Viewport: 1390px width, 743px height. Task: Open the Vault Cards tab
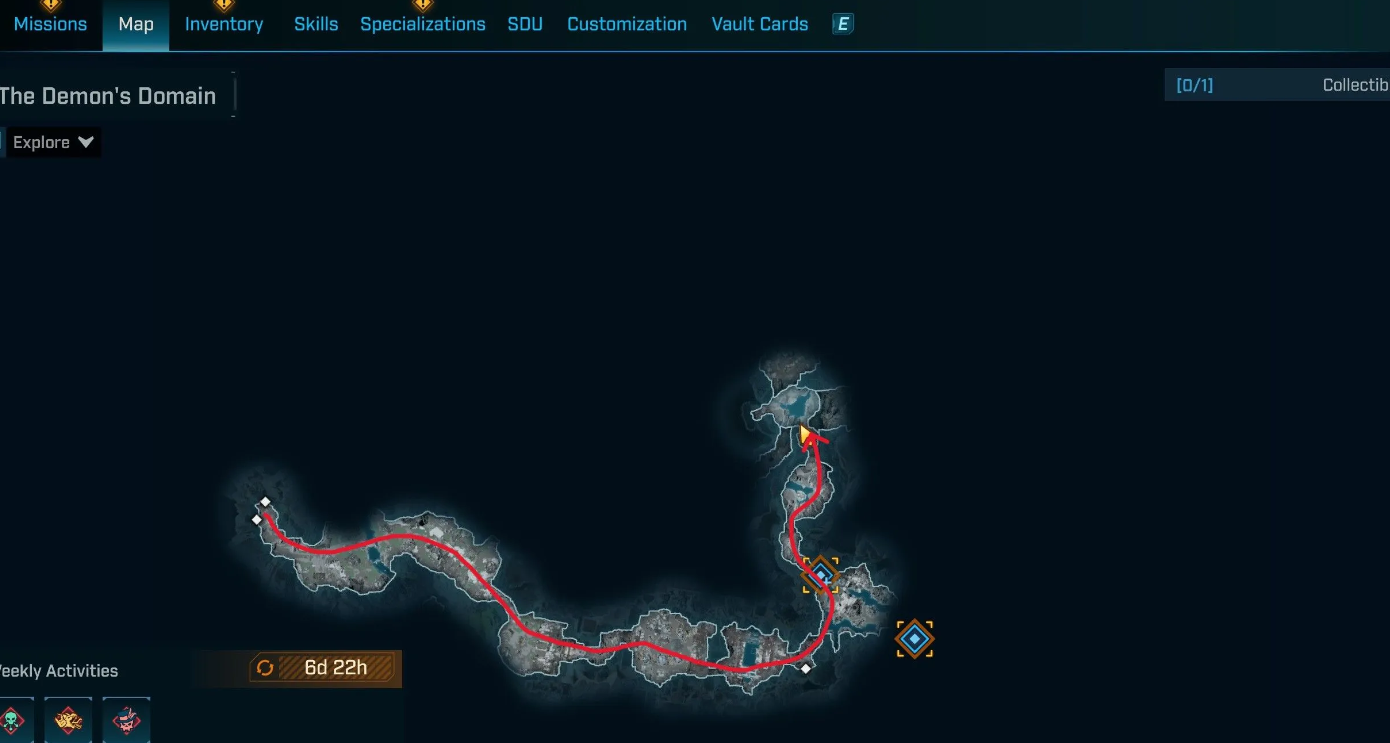pyautogui.click(x=760, y=24)
